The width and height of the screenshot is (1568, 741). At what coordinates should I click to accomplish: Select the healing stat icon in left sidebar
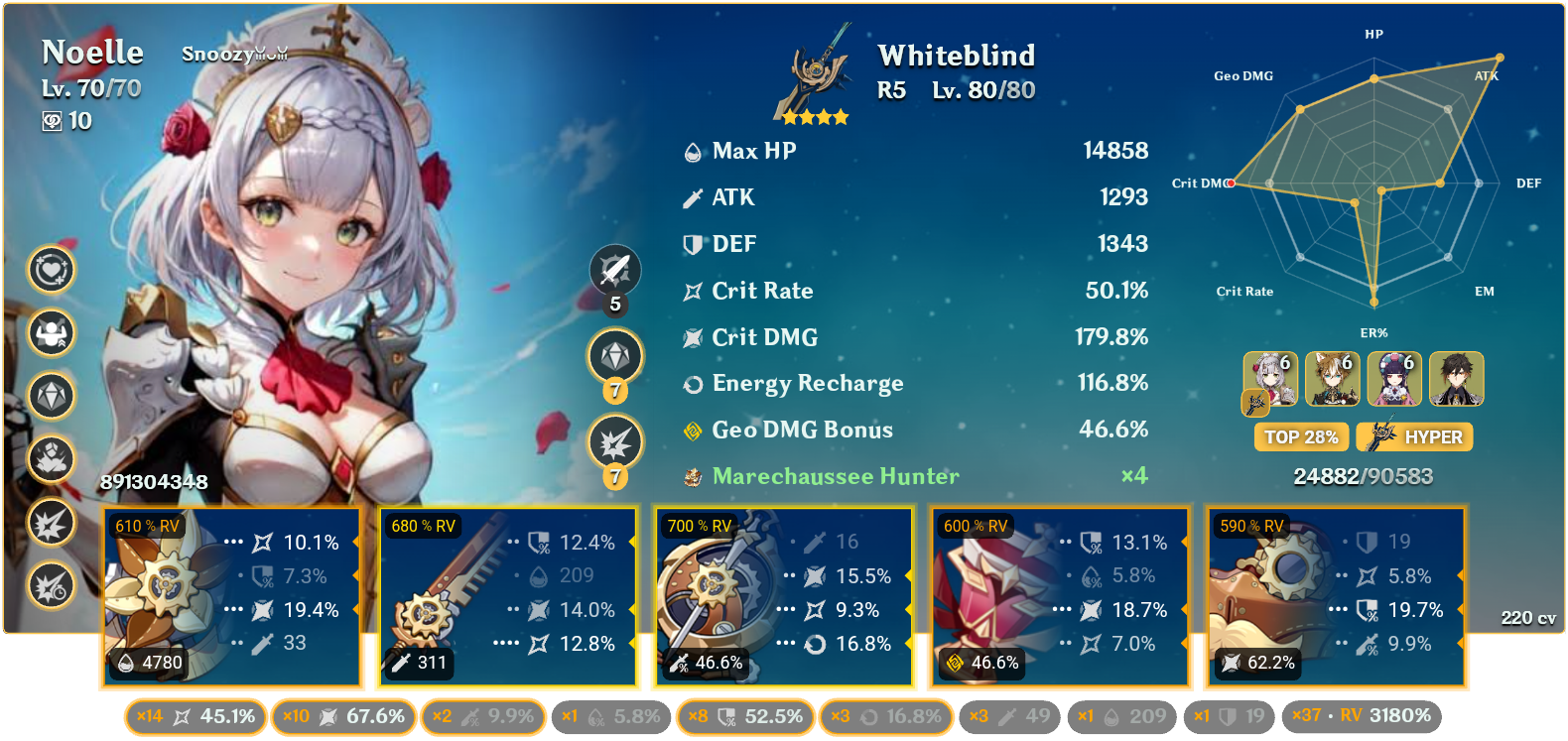[51, 270]
